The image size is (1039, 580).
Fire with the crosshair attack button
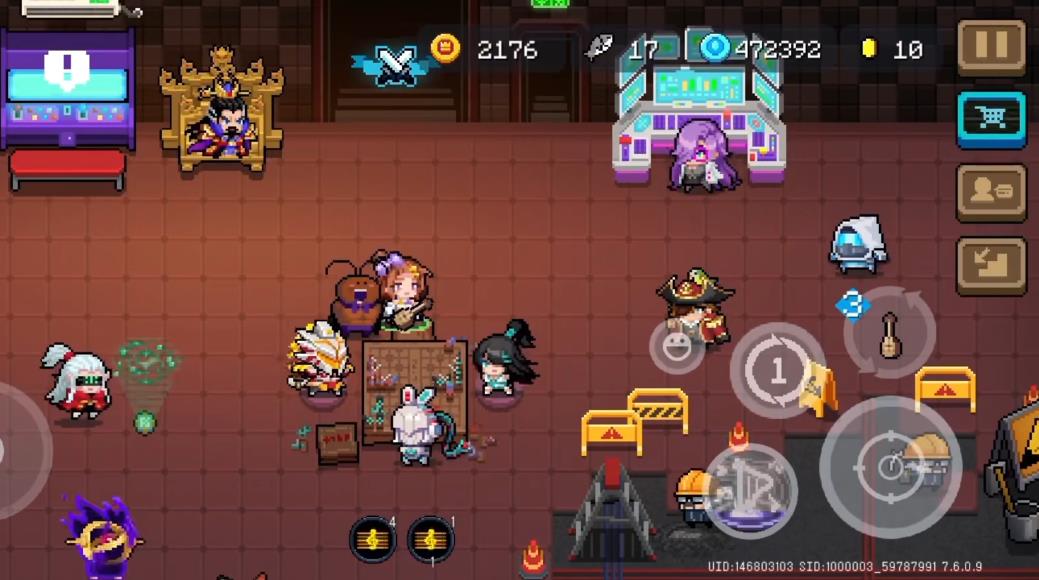click(890, 467)
